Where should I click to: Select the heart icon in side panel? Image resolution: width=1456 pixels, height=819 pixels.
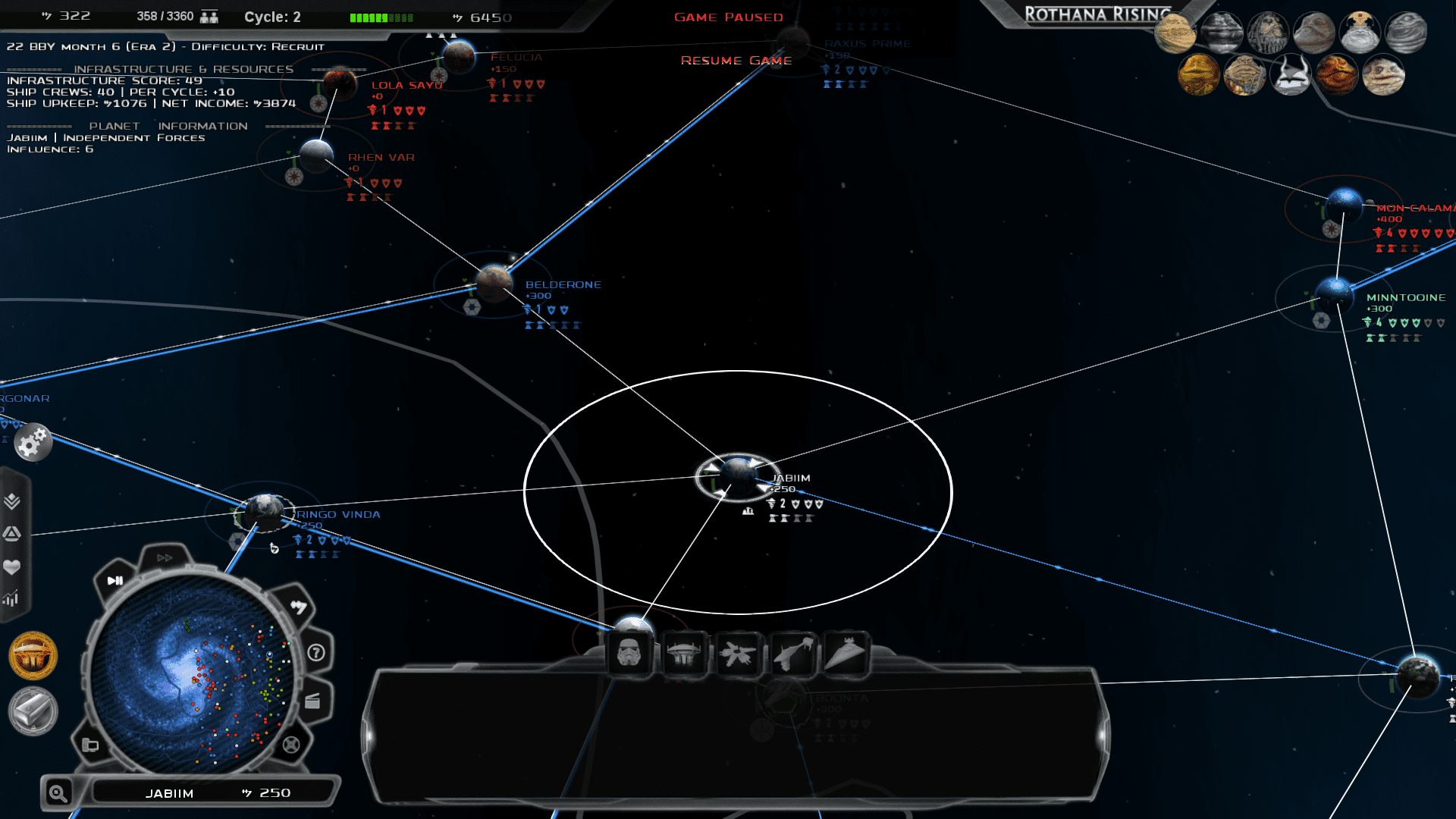coord(12,567)
